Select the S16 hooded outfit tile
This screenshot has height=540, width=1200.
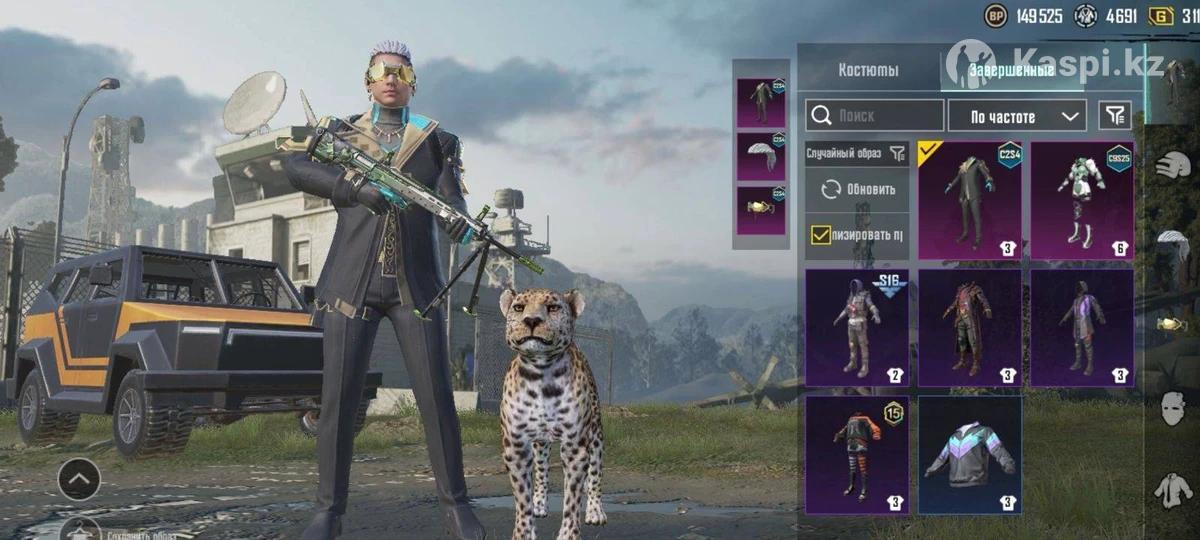pyautogui.click(x=857, y=327)
